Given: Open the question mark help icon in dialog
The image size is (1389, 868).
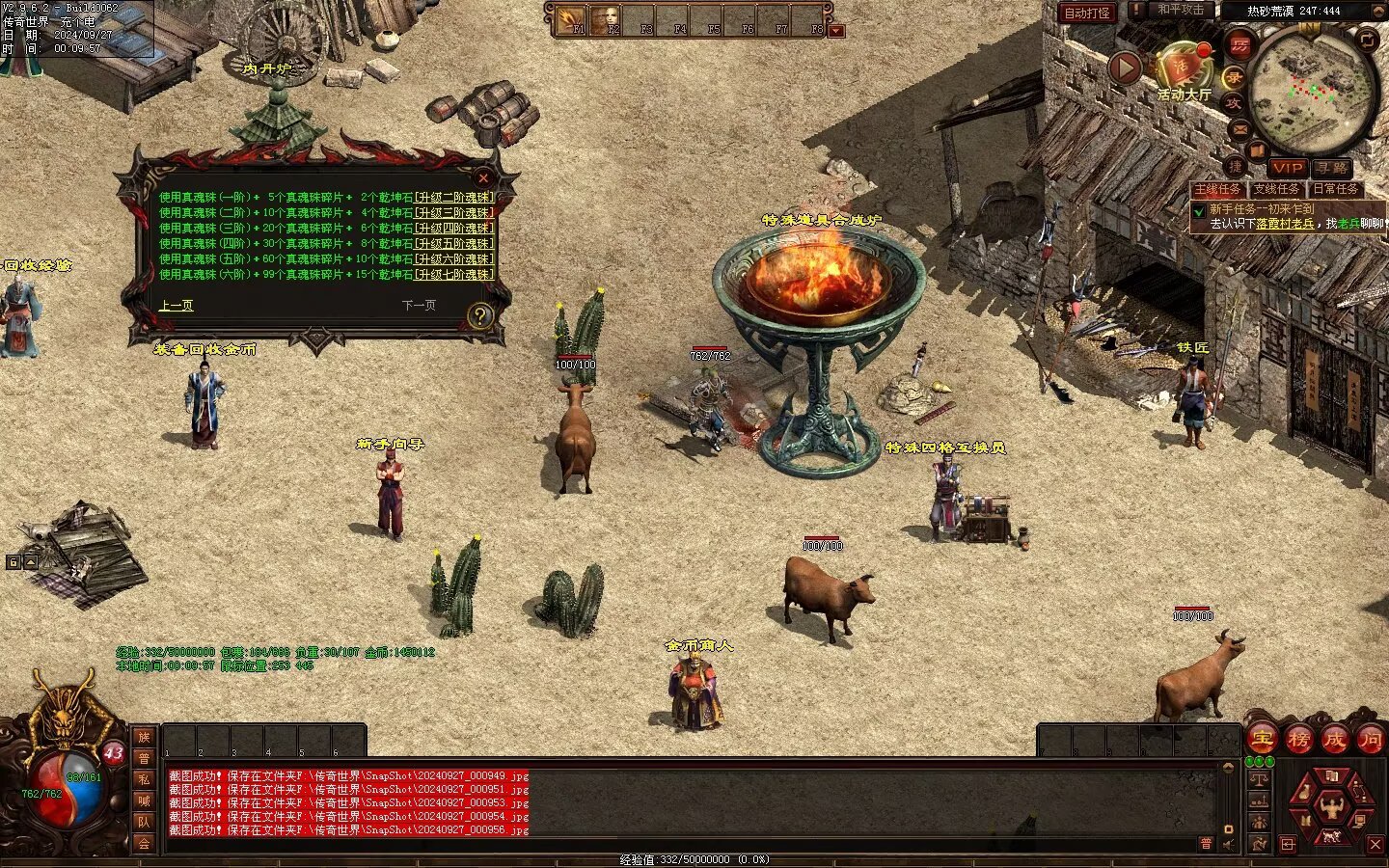Looking at the screenshot, I should coord(479,315).
